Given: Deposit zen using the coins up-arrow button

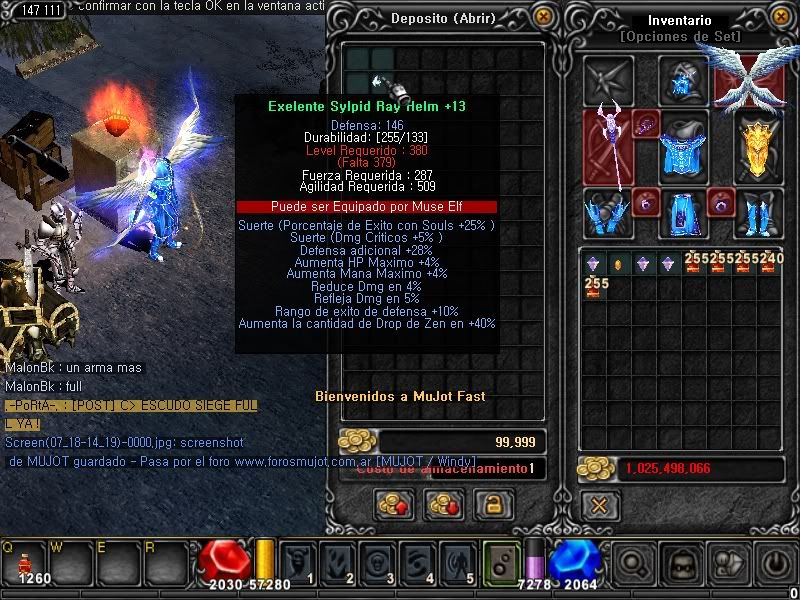Looking at the screenshot, I should click(395, 504).
